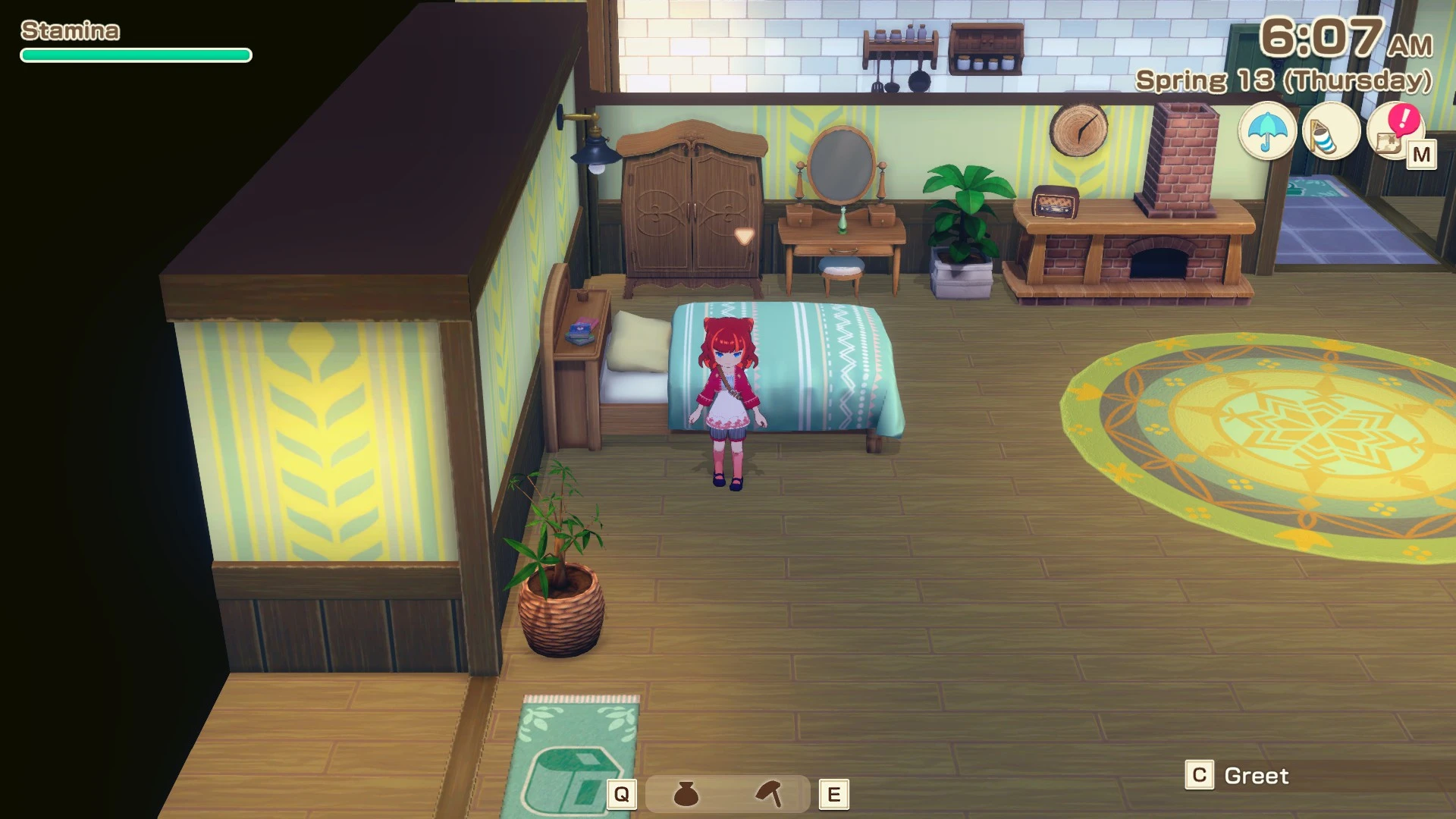Open the bag pouch on the toolbar
The height and width of the screenshot is (819, 1456).
click(x=686, y=794)
